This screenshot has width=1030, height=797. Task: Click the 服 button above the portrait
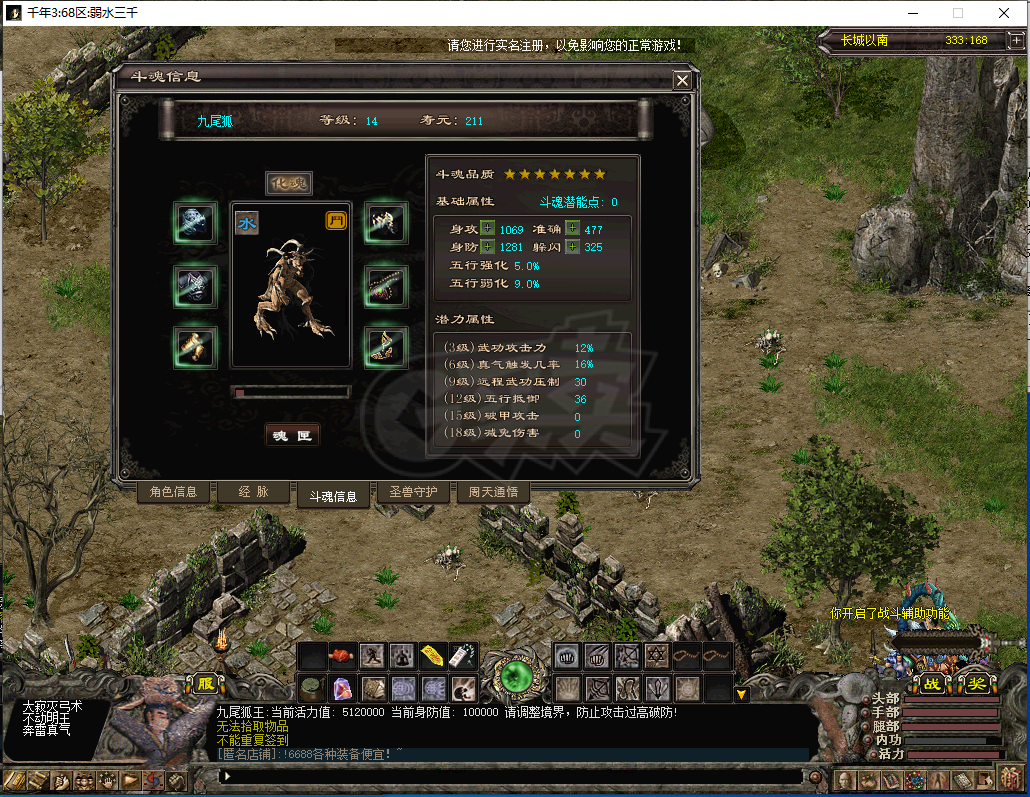point(205,684)
